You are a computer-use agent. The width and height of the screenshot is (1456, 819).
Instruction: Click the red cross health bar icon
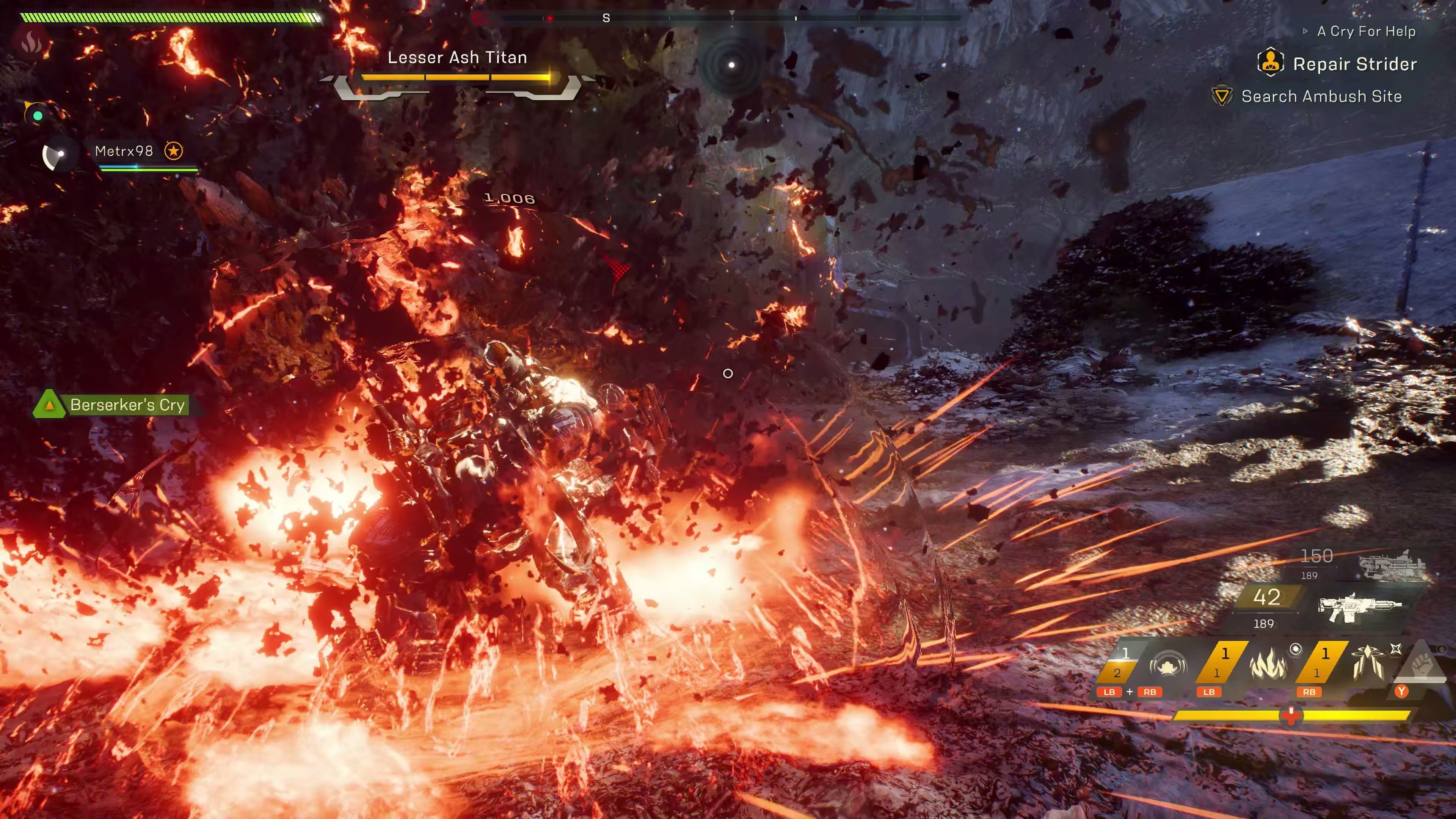click(x=1291, y=715)
